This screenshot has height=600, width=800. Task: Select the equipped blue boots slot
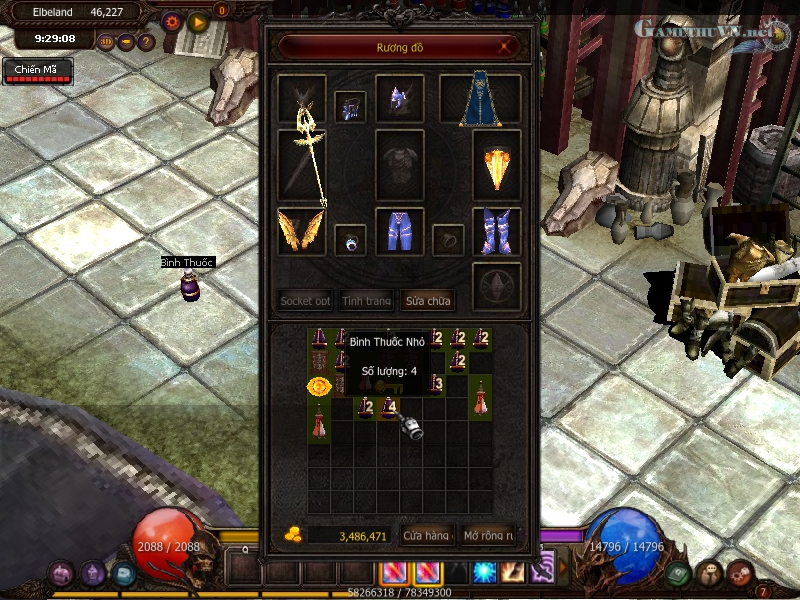pos(496,231)
